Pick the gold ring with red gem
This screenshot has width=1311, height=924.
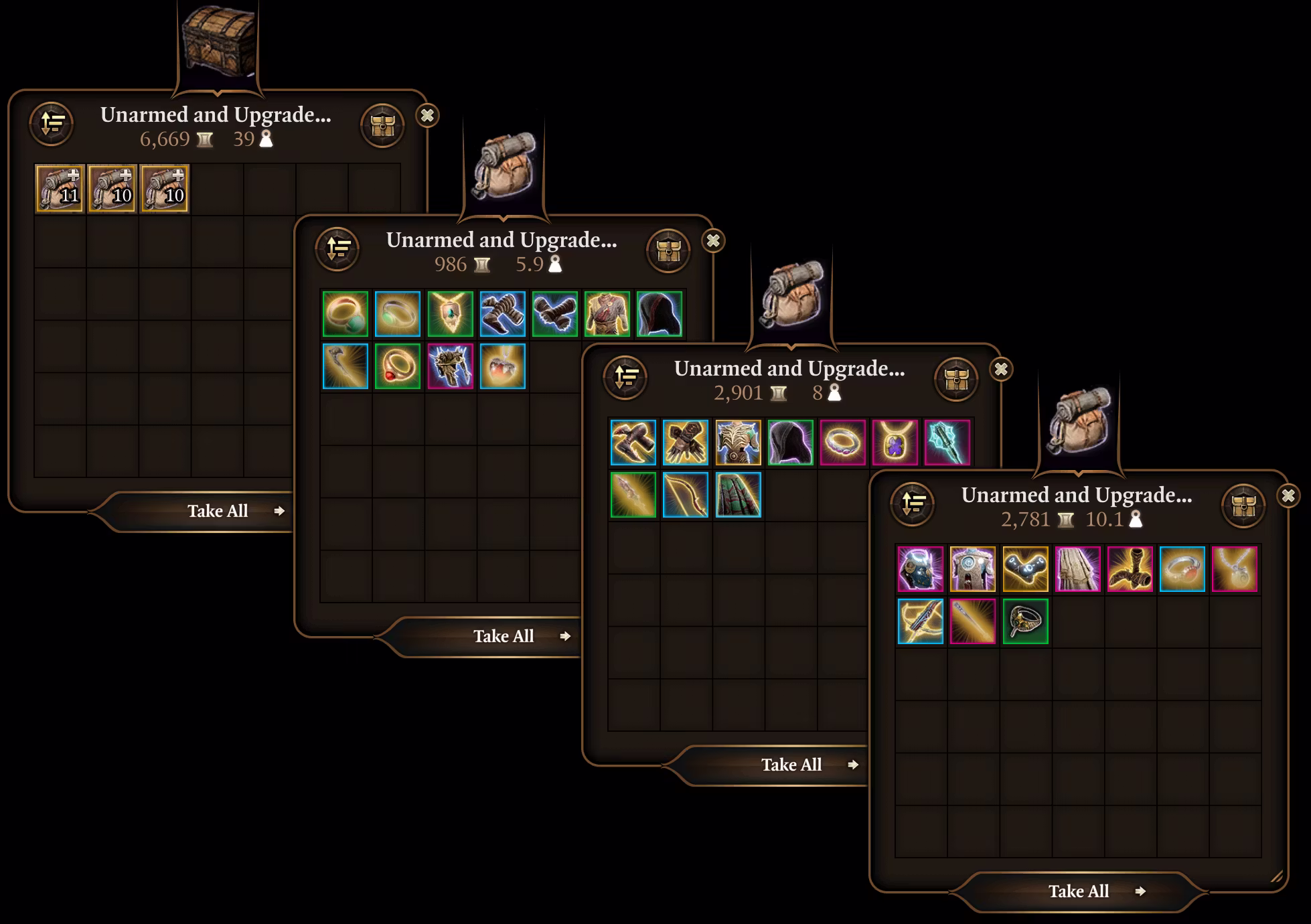click(398, 366)
